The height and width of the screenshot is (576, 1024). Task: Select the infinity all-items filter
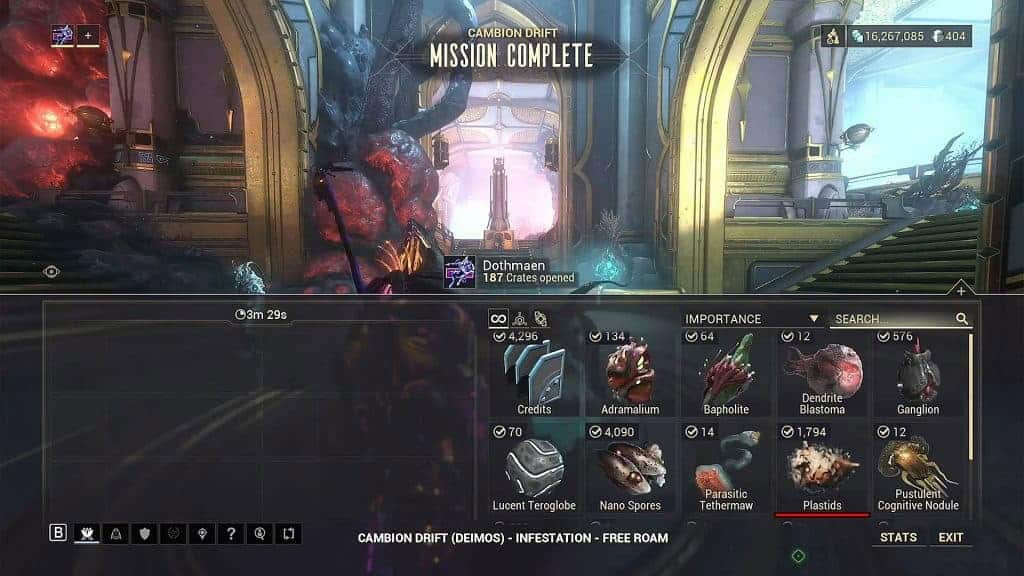tap(498, 319)
